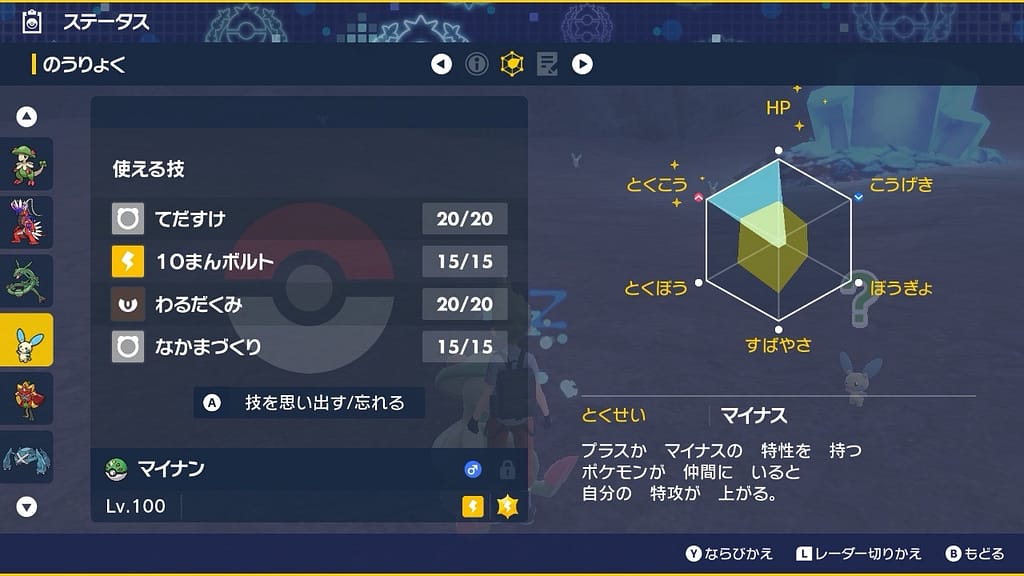Select the 10まんボルト move row
Viewport: 1024px width, 576px height.
point(309,261)
